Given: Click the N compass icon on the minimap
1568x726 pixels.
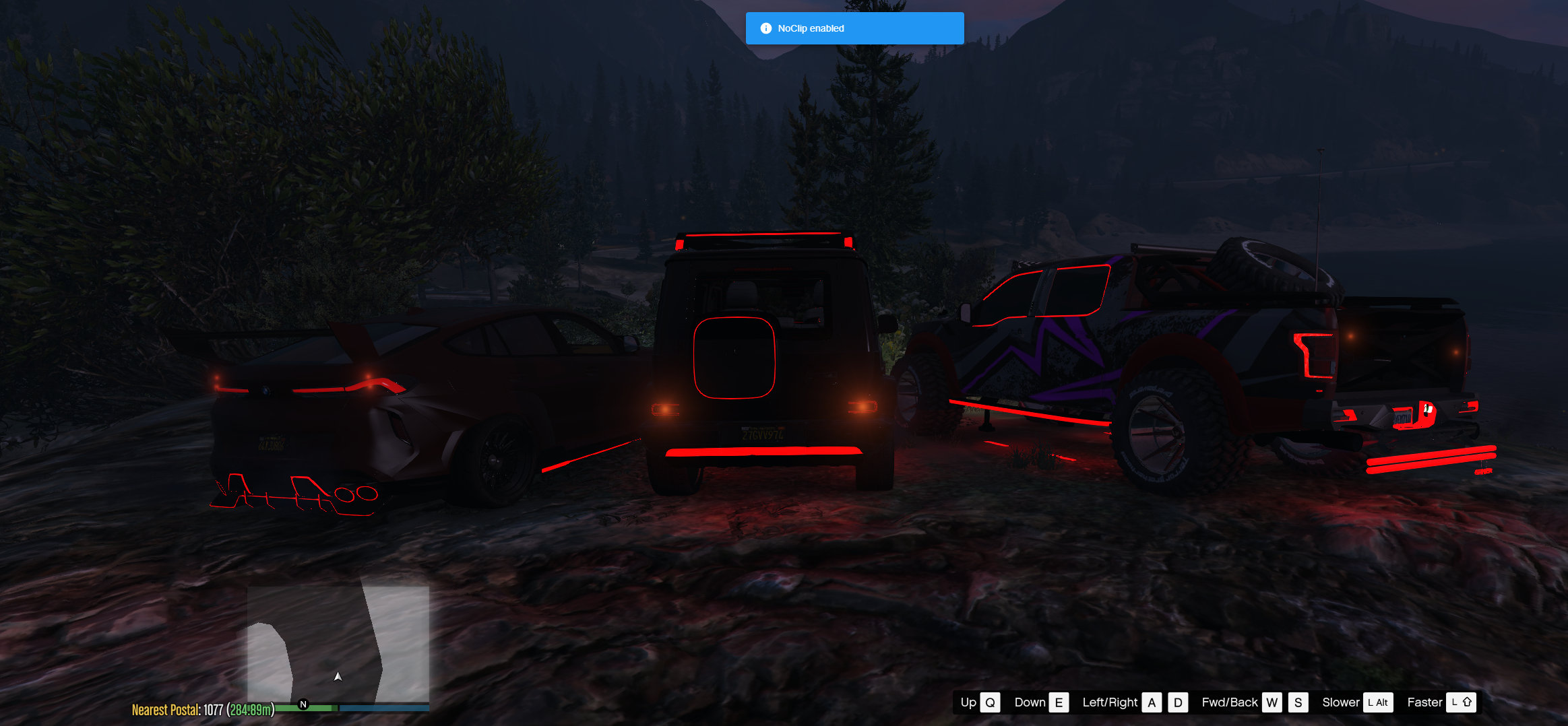Looking at the screenshot, I should [x=303, y=704].
